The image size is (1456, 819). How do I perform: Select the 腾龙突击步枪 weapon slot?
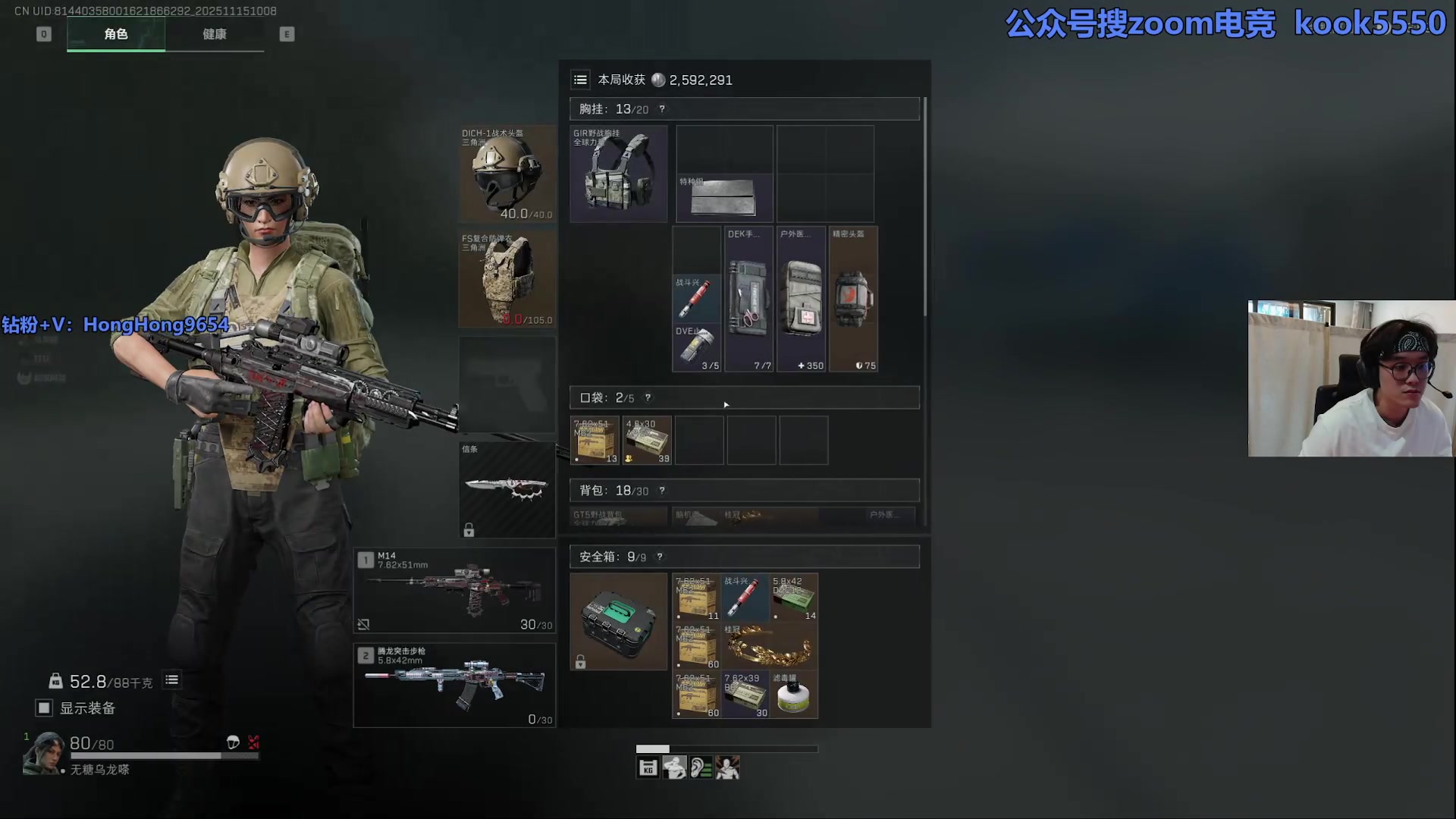point(454,685)
